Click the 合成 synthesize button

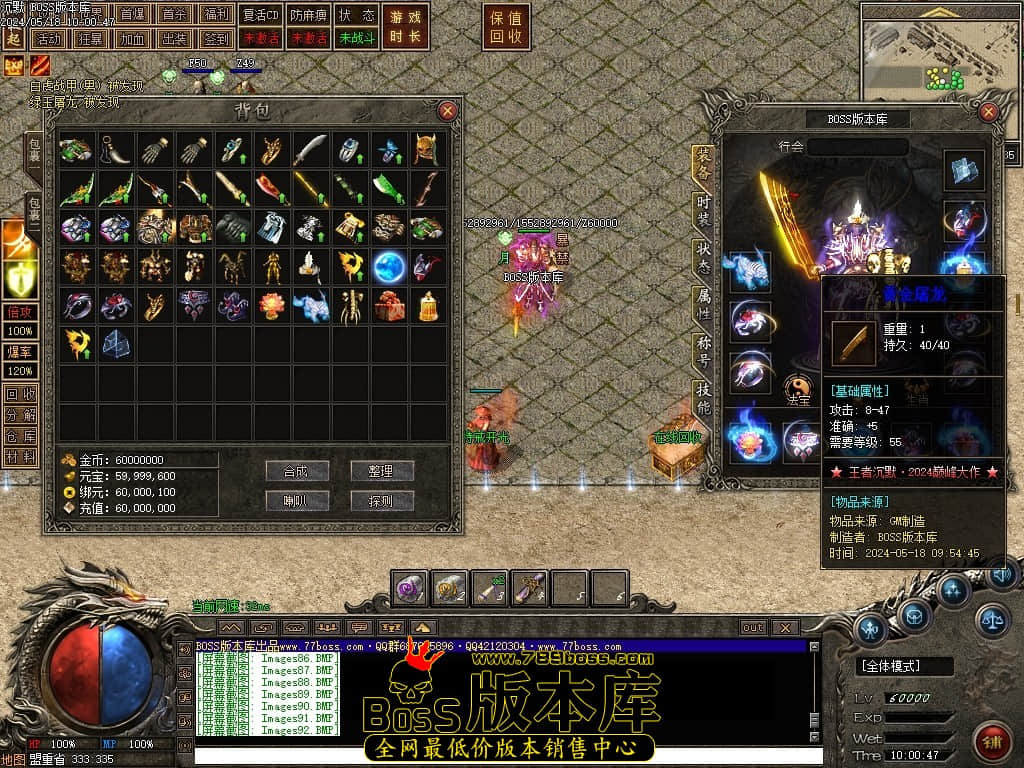tap(297, 471)
